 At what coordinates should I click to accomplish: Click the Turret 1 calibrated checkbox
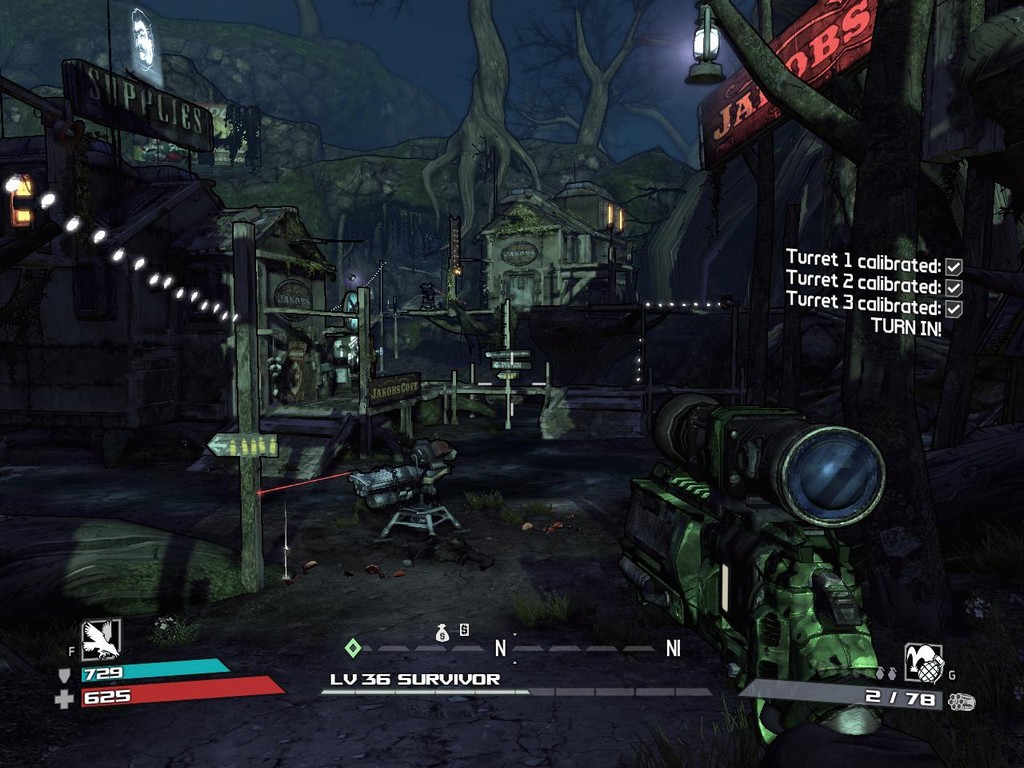(954, 266)
